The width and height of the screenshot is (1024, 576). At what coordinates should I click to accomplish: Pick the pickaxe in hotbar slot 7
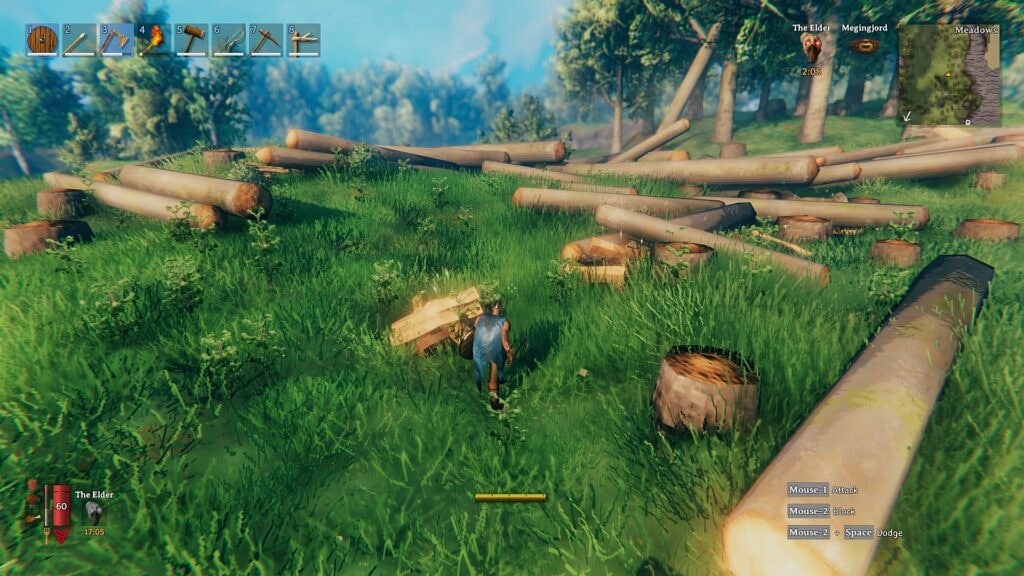coord(266,40)
